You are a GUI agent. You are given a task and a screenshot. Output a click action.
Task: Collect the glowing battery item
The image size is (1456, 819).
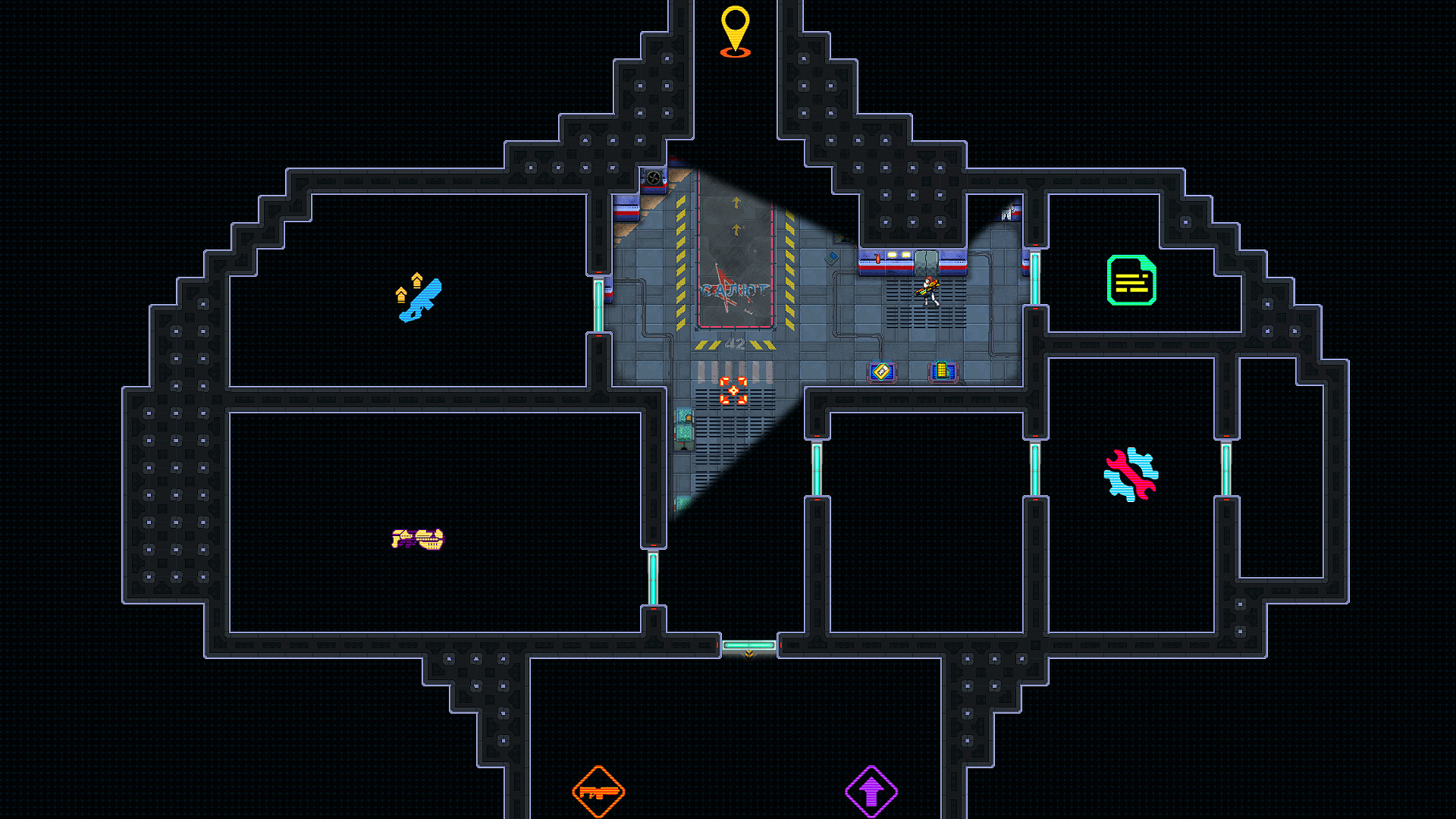point(941,372)
